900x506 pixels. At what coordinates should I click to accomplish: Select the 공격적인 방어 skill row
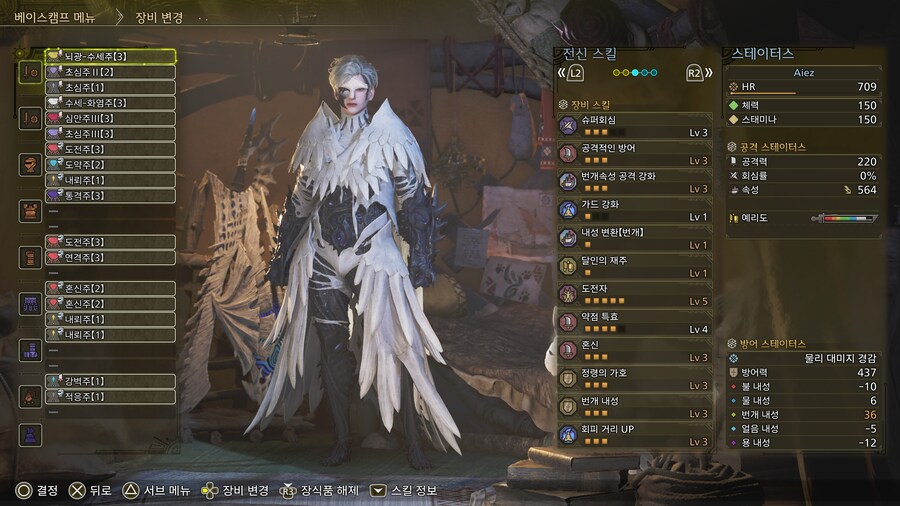[x=634, y=153]
